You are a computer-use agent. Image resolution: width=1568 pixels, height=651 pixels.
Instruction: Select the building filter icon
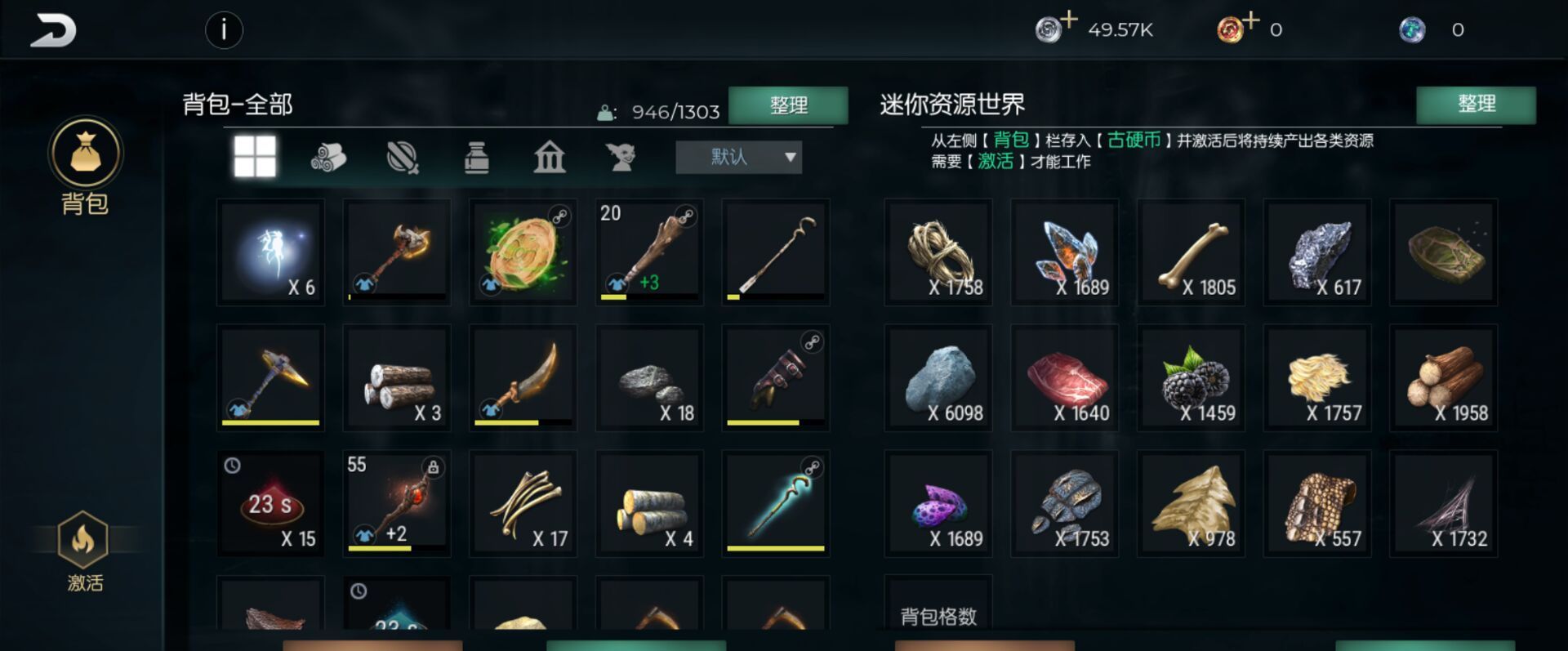[549, 158]
